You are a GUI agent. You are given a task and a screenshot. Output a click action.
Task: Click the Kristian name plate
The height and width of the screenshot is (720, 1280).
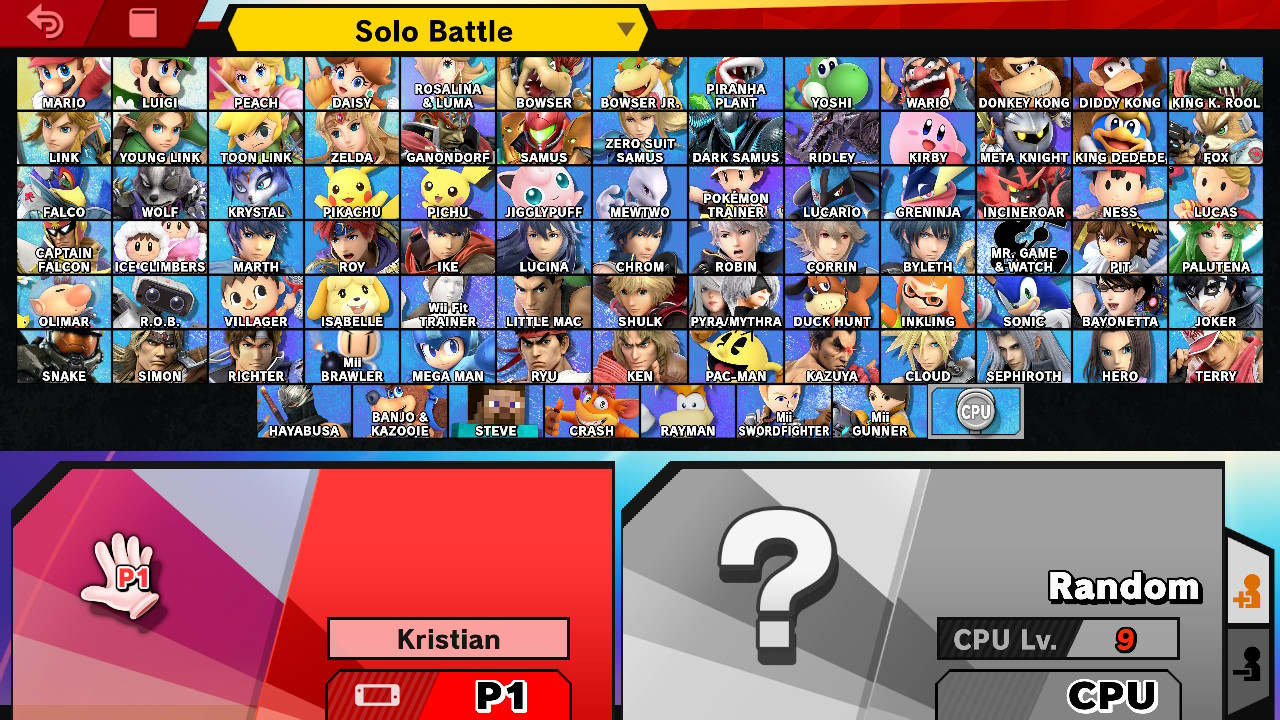coord(447,638)
